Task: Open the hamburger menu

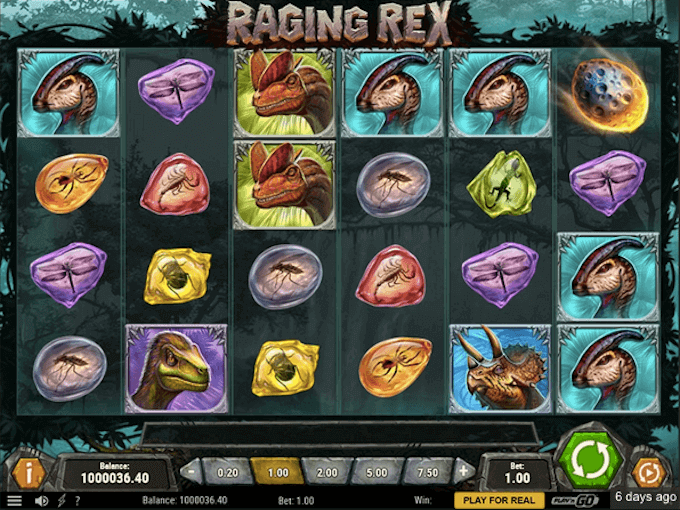Action: pos(14,500)
